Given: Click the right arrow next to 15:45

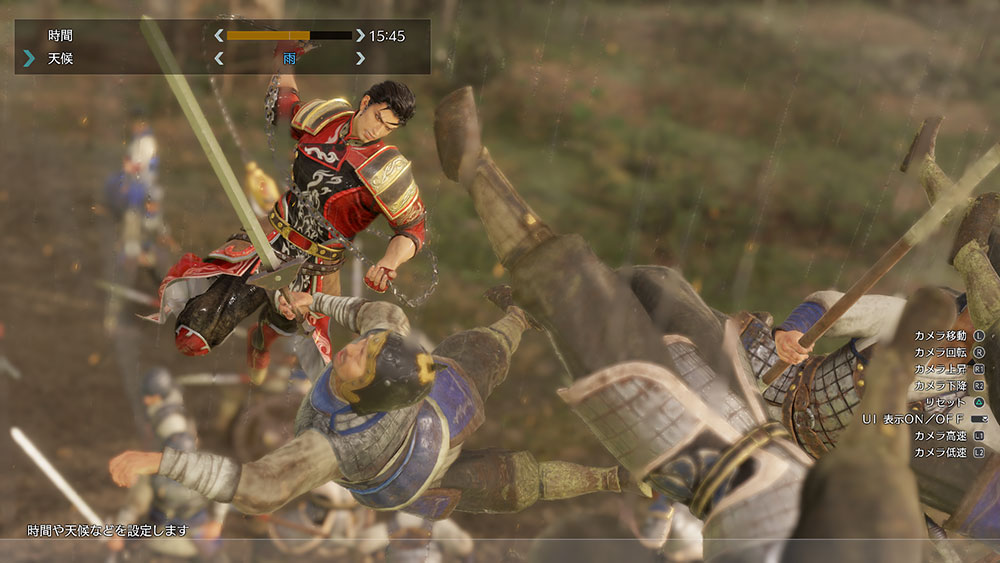Looking at the screenshot, I should (360, 36).
